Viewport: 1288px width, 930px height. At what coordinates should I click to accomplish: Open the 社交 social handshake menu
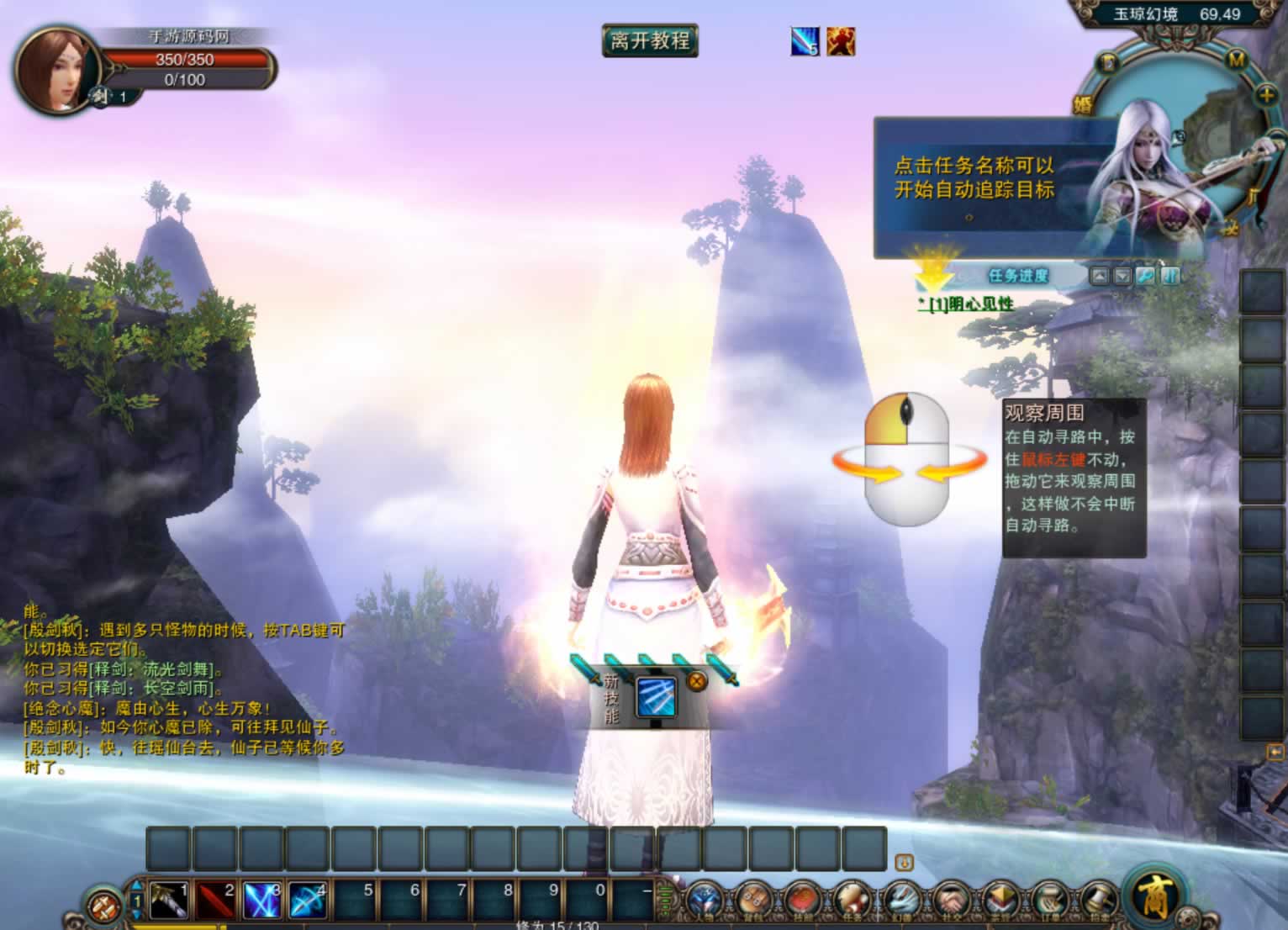pyautogui.click(x=950, y=901)
